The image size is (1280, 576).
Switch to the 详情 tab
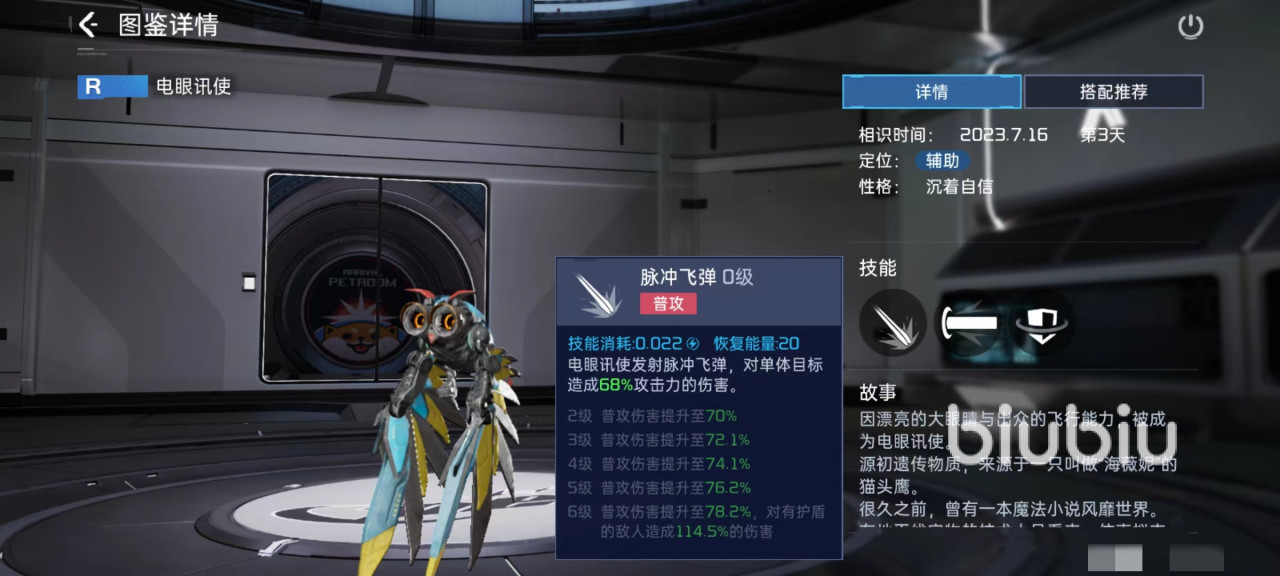931,92
